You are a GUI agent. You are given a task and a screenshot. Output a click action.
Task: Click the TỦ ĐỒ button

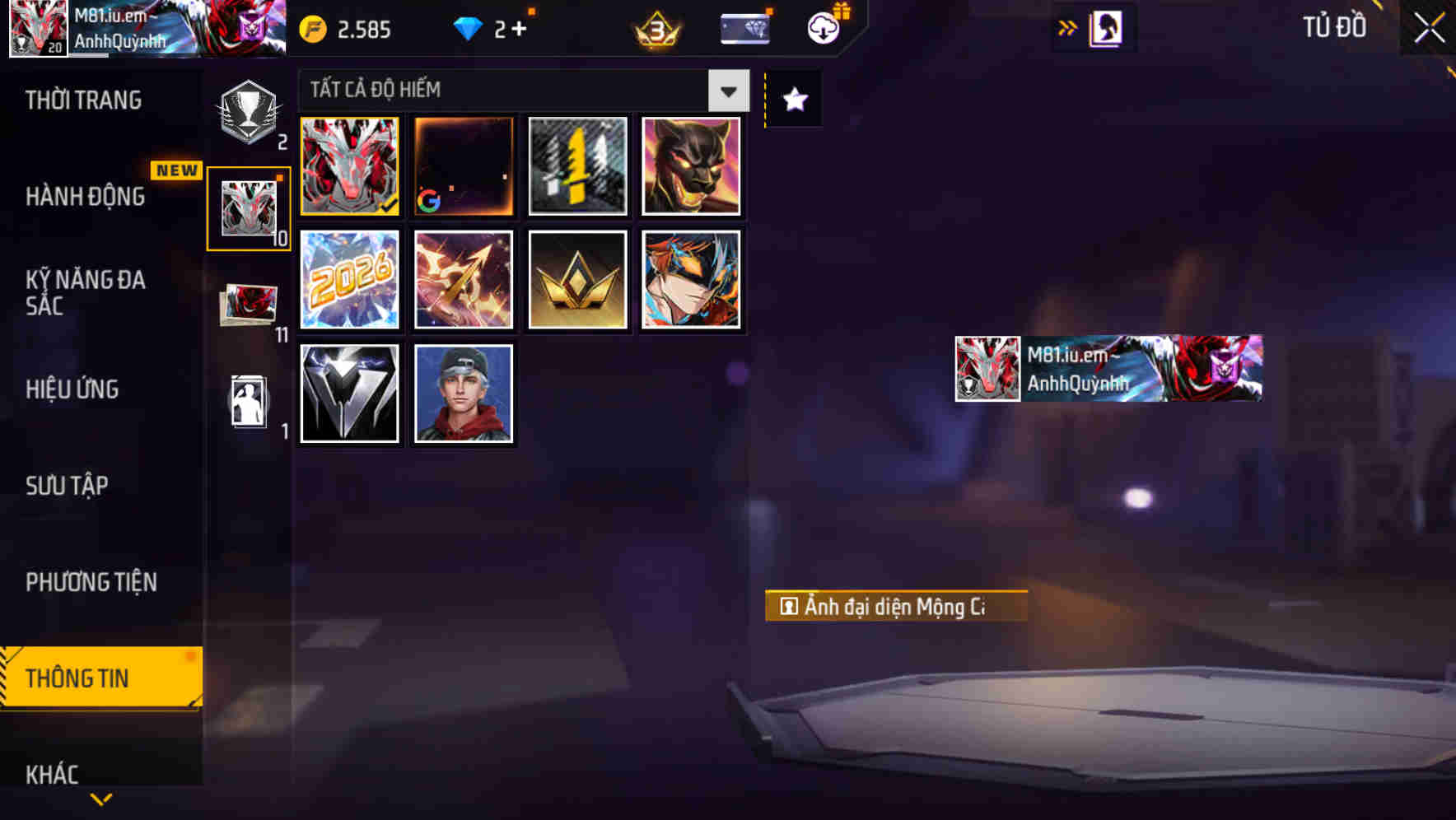(1334, 26)
